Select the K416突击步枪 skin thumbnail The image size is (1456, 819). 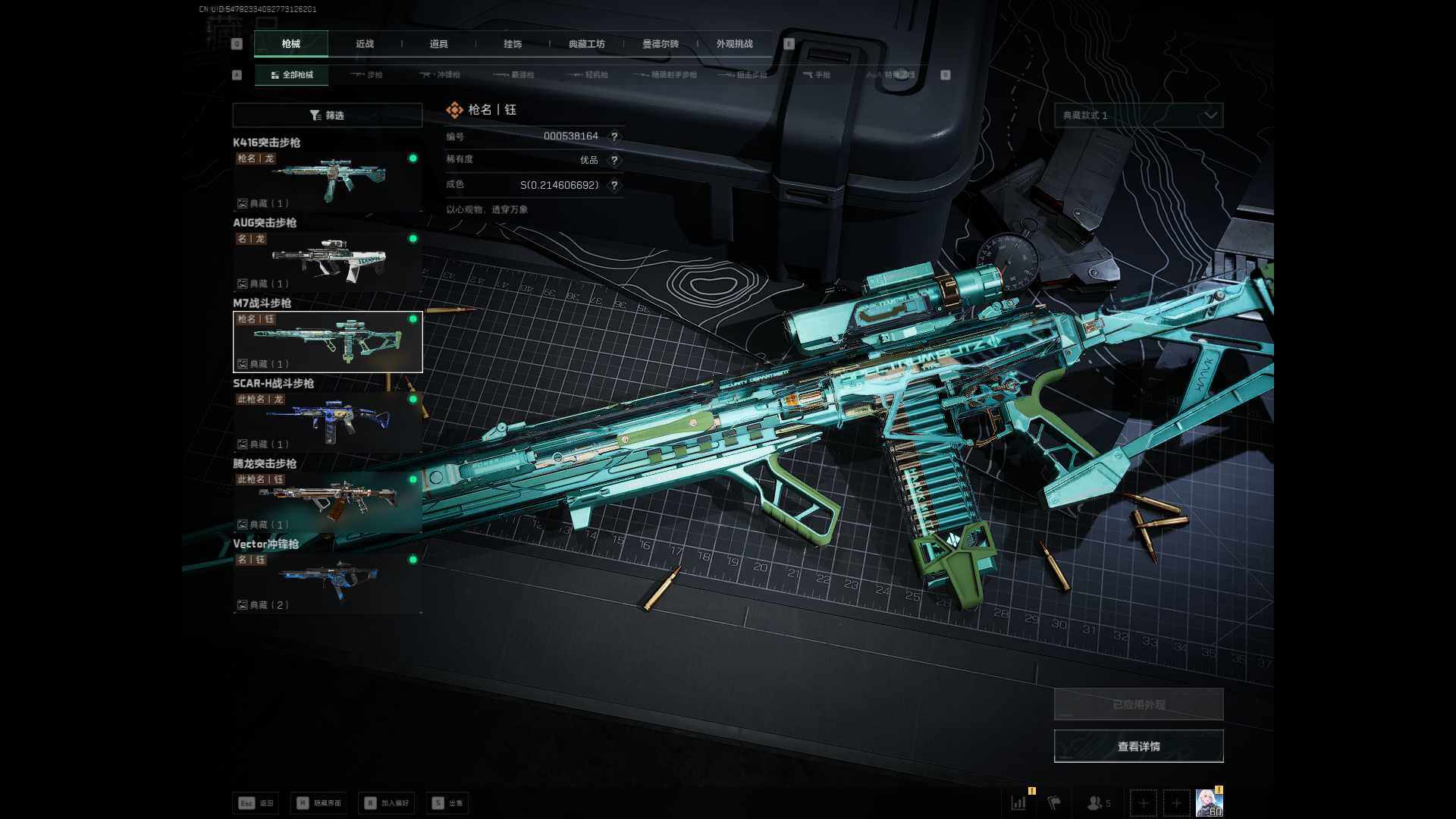(x=328, y=181)
